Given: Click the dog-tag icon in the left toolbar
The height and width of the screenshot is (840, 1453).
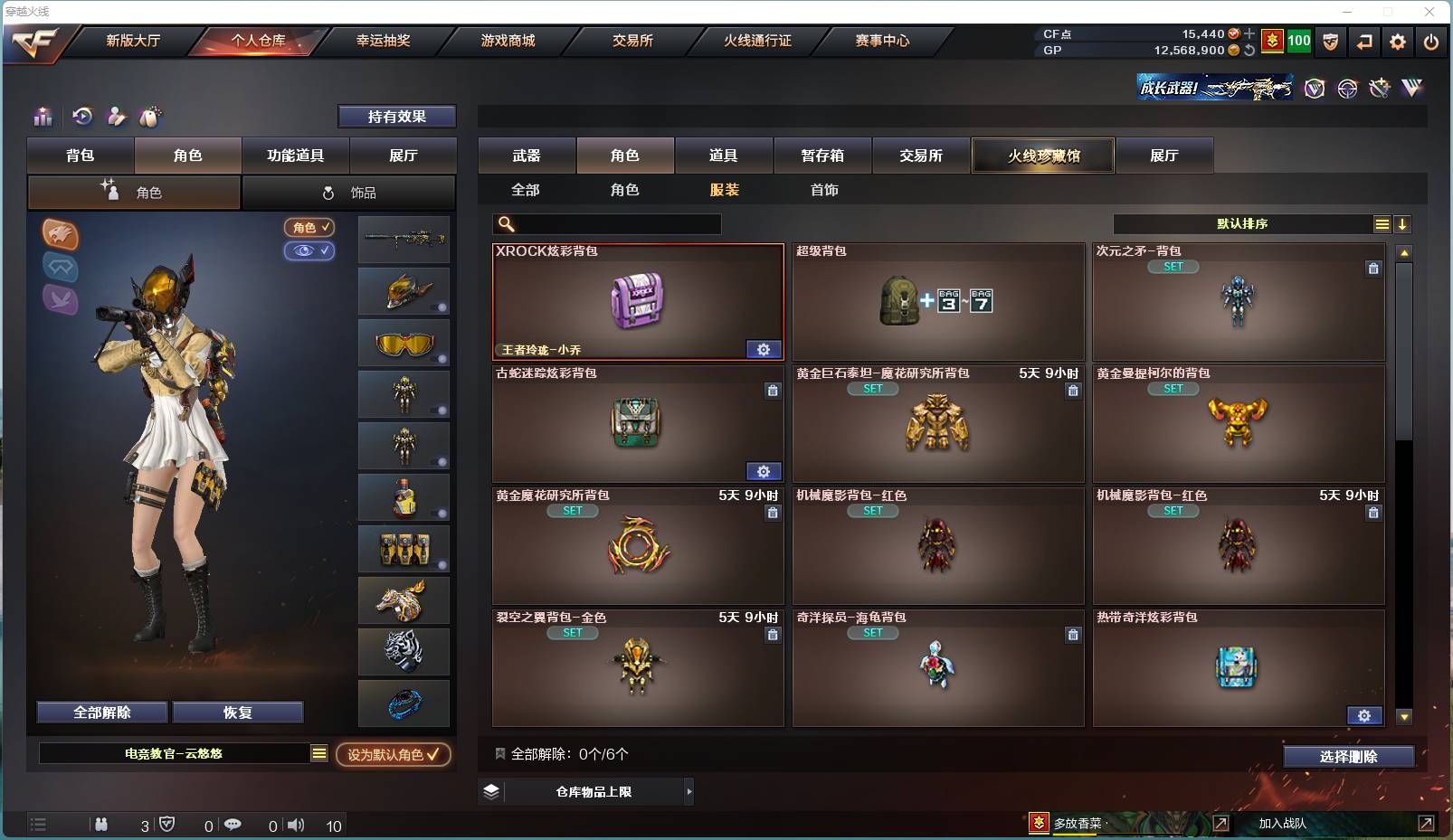Looking at the screenshot, I should click(x=149, y=116).
